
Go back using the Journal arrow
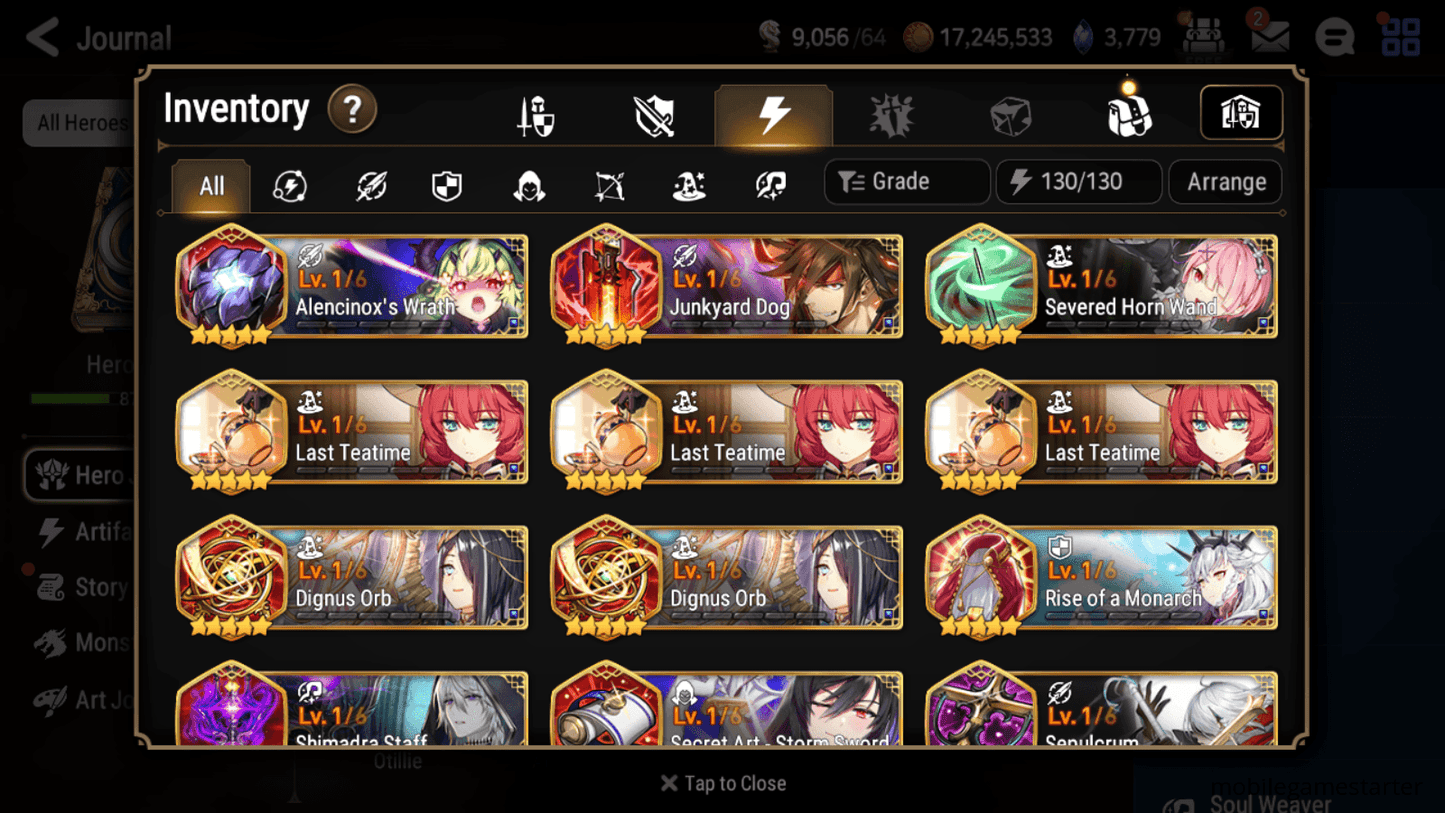pos(42,37)
